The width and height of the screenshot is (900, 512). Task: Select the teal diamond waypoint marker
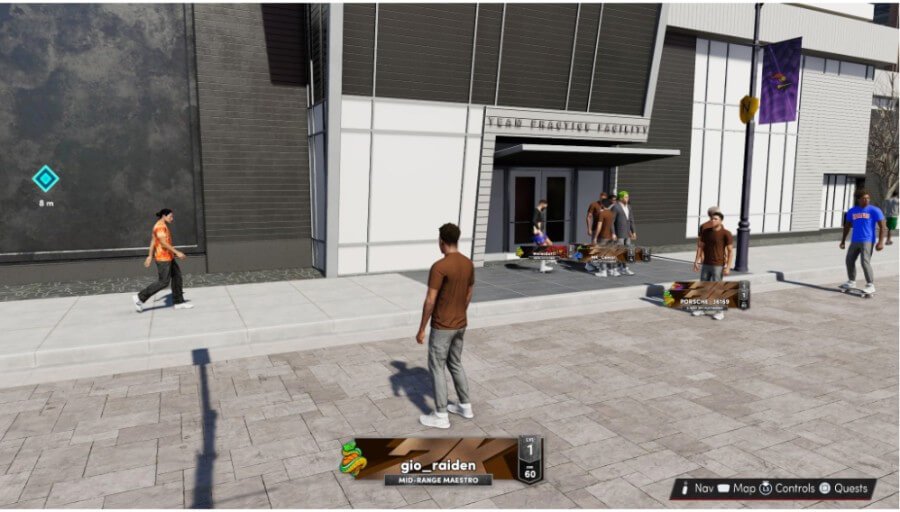tap(45, 179)
